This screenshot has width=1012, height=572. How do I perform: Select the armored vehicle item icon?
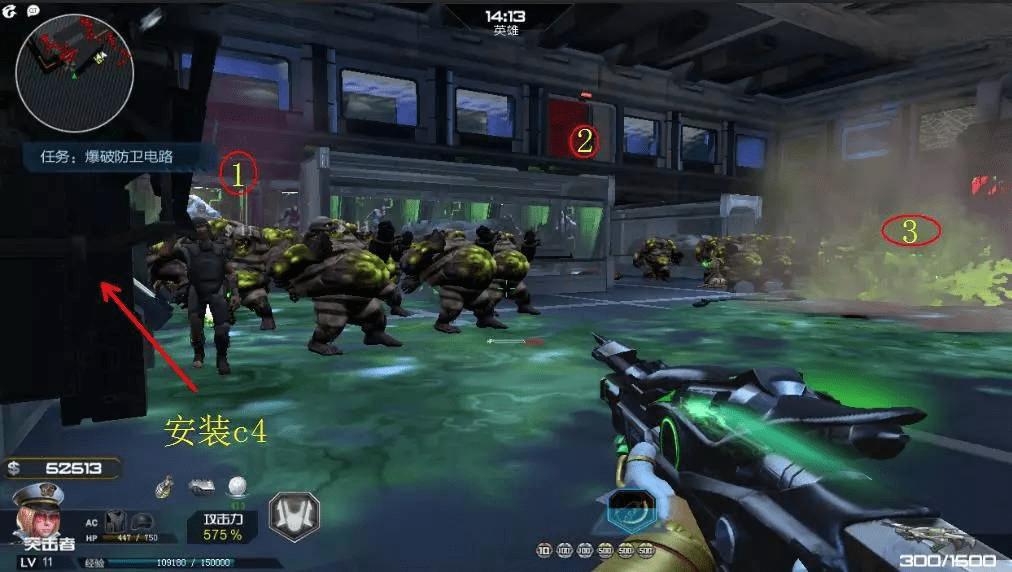(x=201, y=486)
